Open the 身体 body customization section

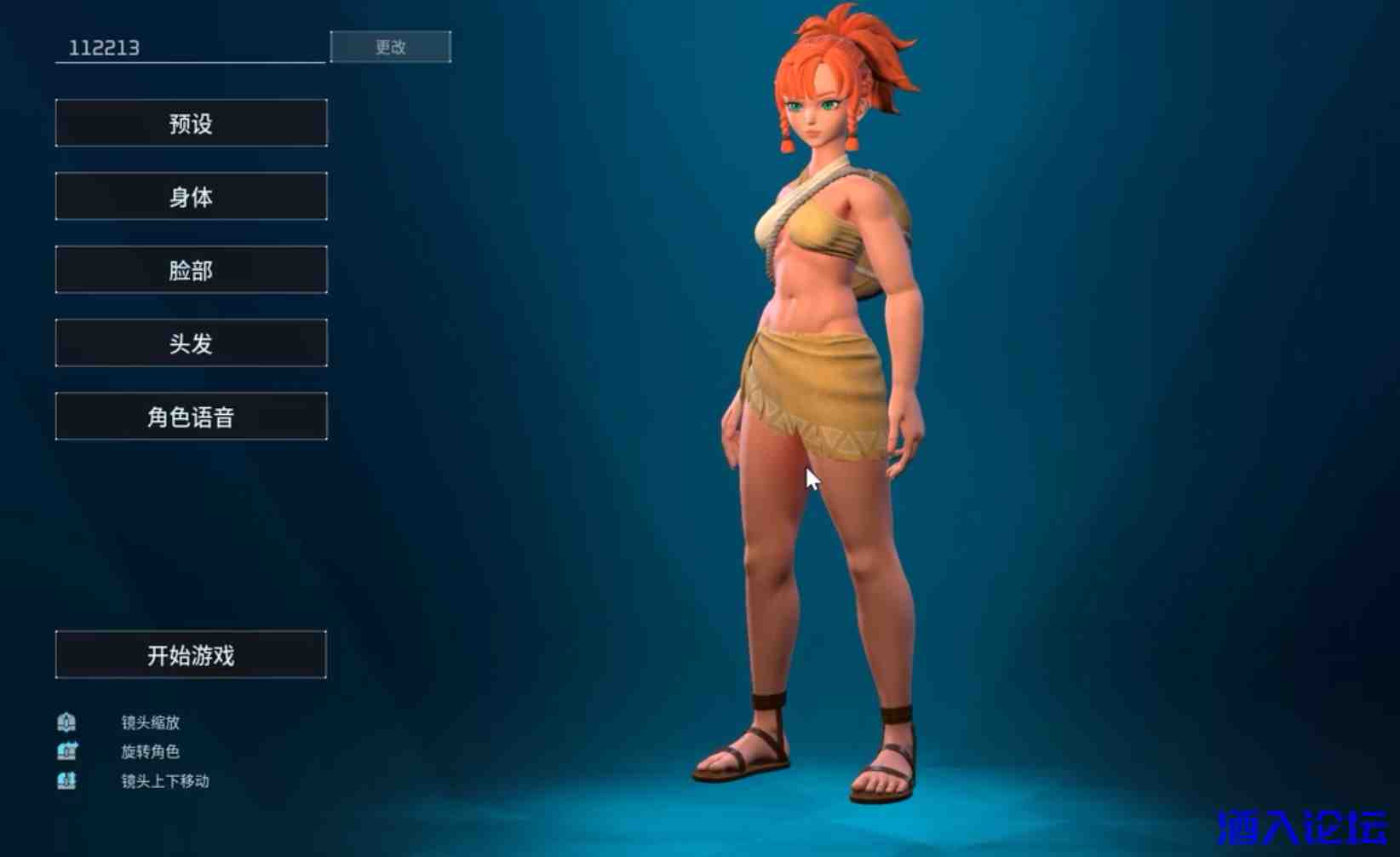pyautogui.click(x=191, y=196)
